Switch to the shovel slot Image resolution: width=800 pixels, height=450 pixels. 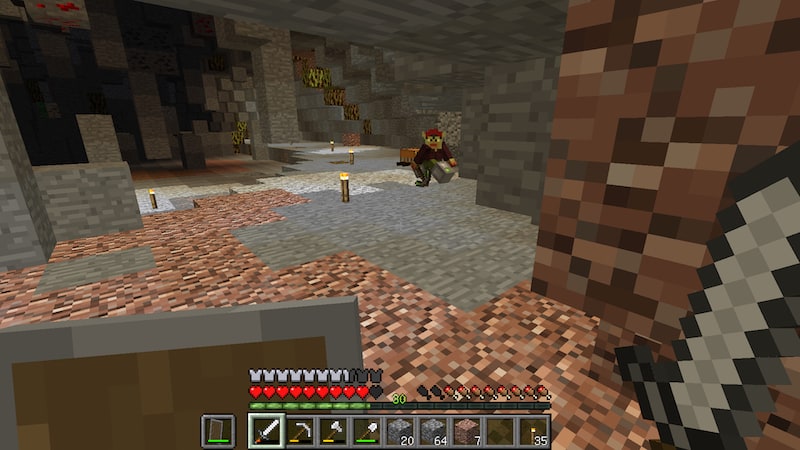coord(366,432)
